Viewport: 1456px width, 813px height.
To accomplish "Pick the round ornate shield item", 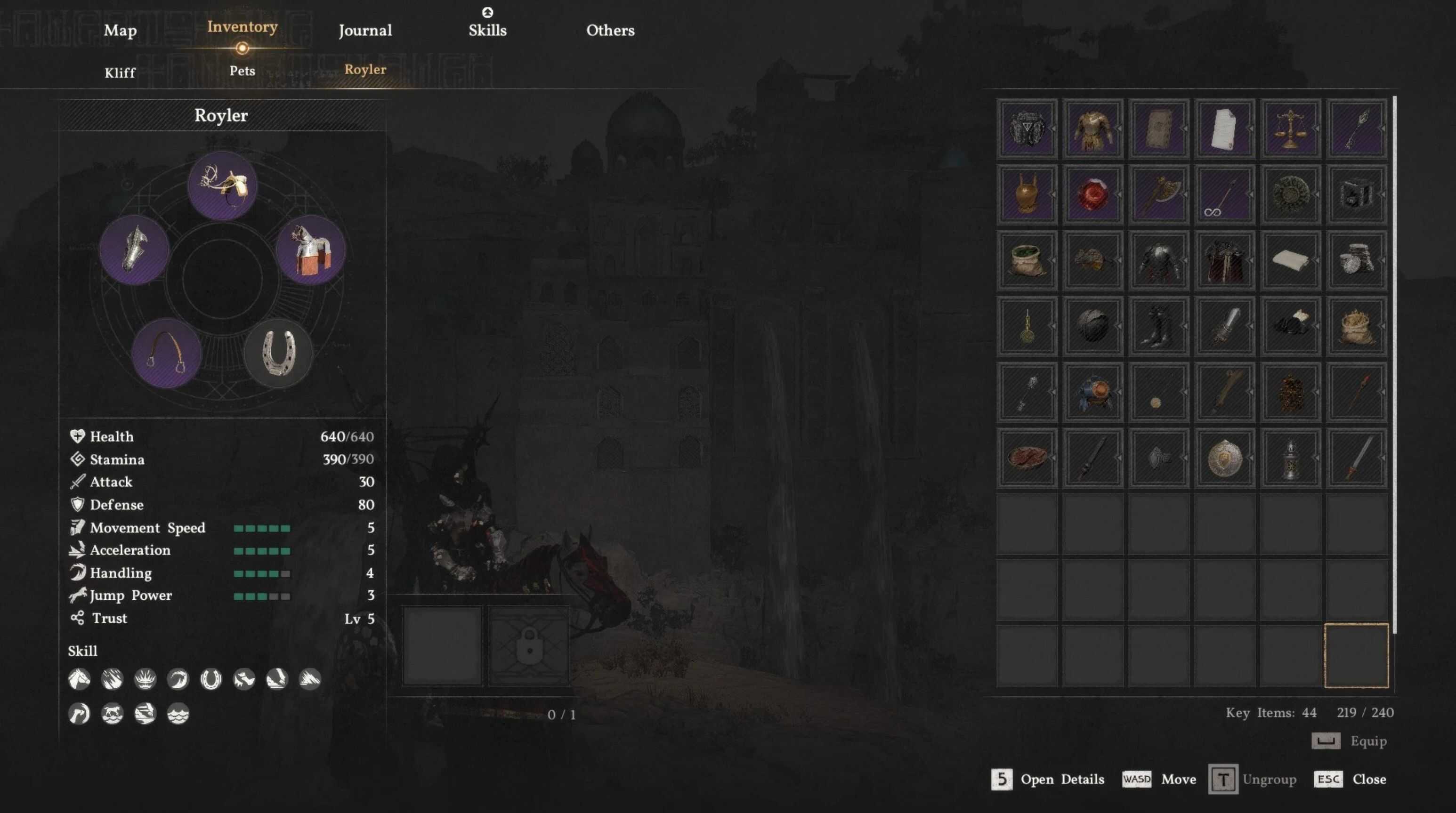I will point(1224,458).
